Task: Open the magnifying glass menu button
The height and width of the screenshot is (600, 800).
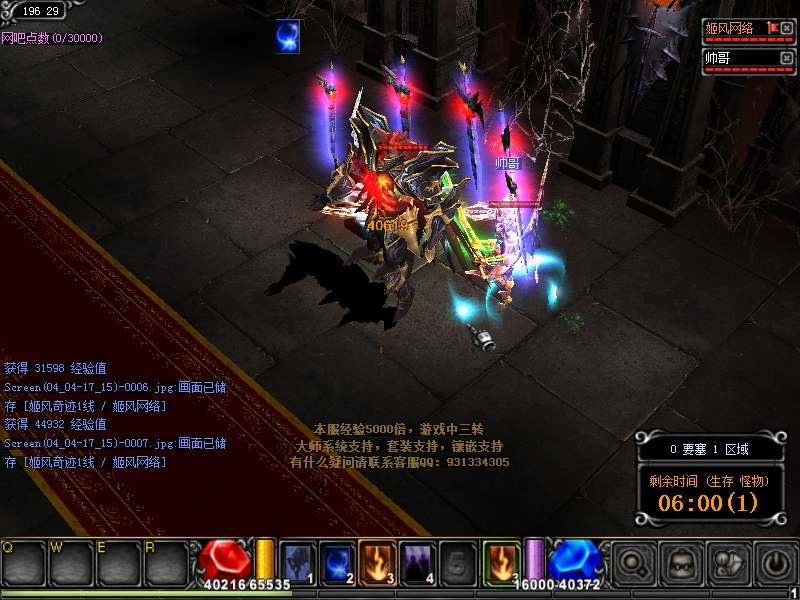Action: click(633, 563)
